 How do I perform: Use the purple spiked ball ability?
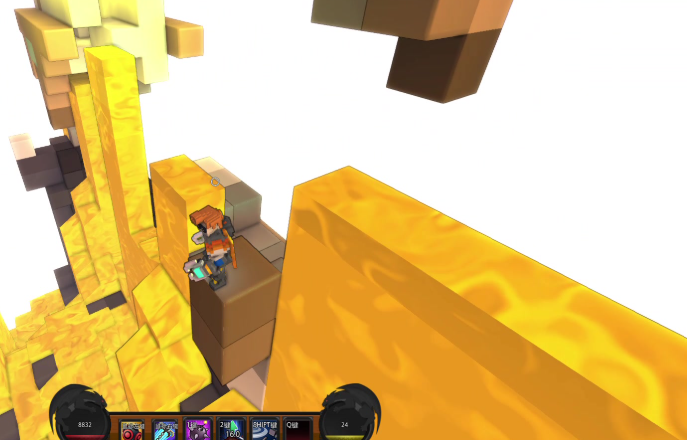point(198,430)
